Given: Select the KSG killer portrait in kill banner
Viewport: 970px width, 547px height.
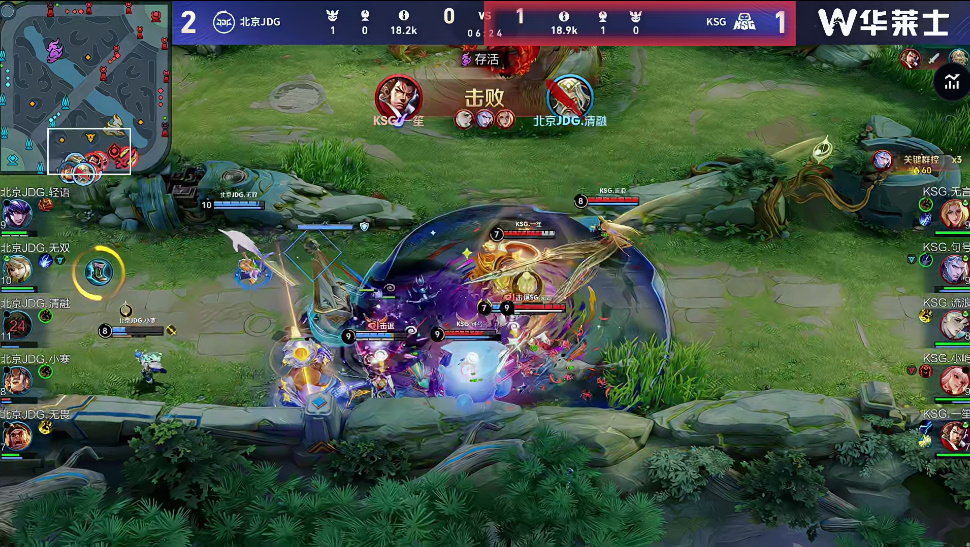Looking at the screenshot, I should tap(398, 97).
